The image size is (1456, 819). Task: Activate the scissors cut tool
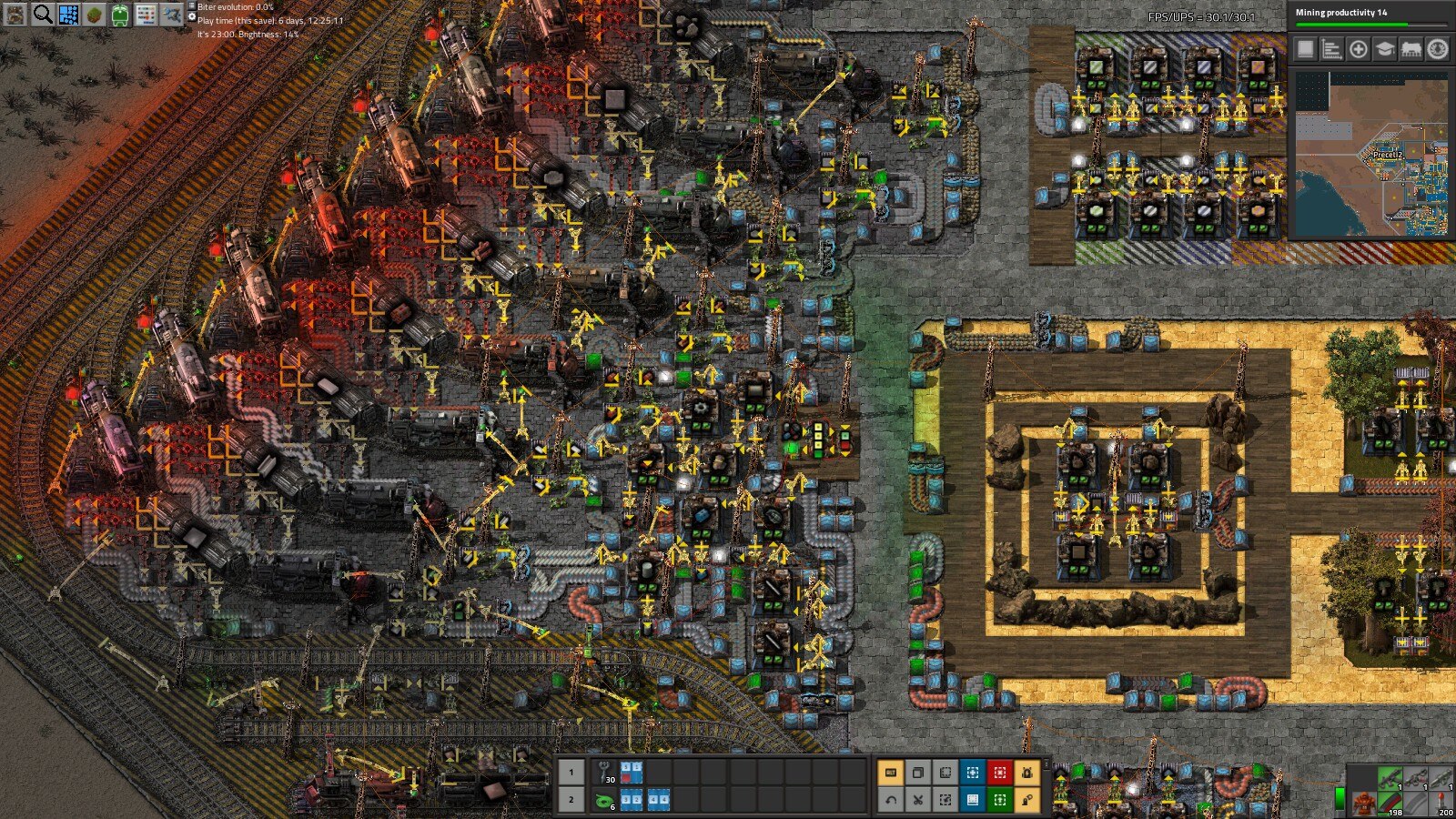[x=917, y=800]
